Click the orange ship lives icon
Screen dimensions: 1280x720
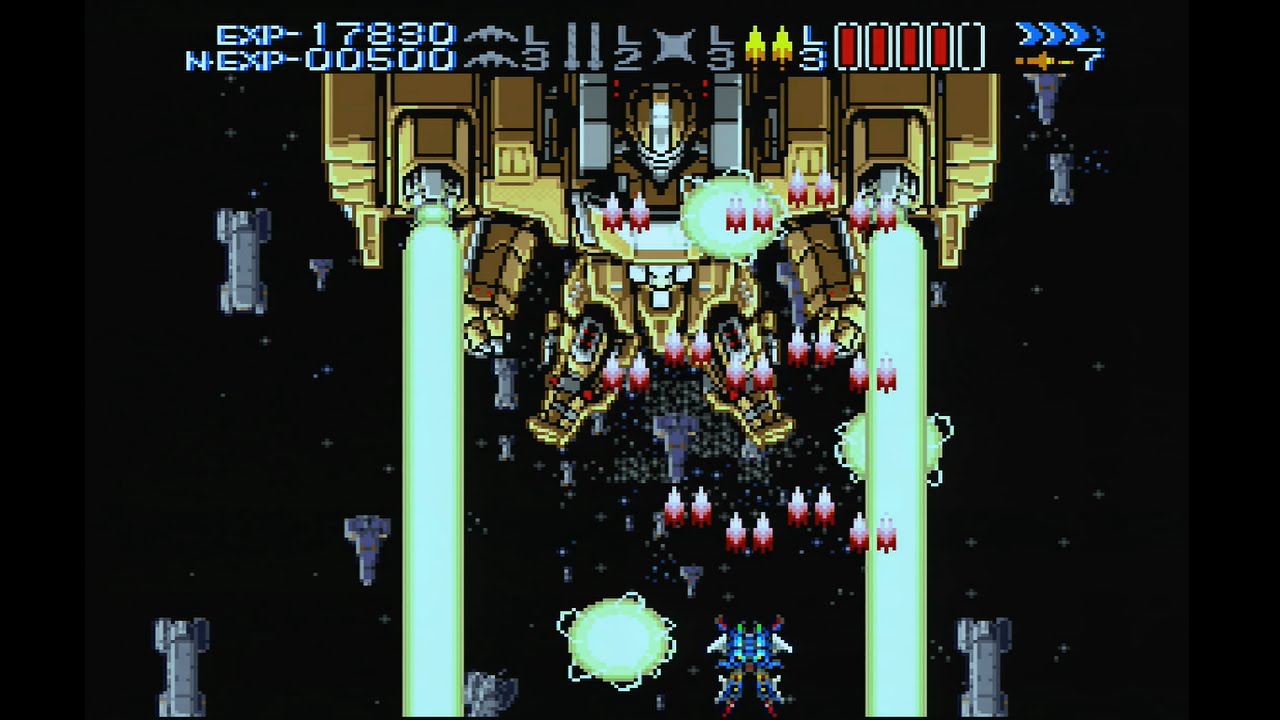point(1040,61)
